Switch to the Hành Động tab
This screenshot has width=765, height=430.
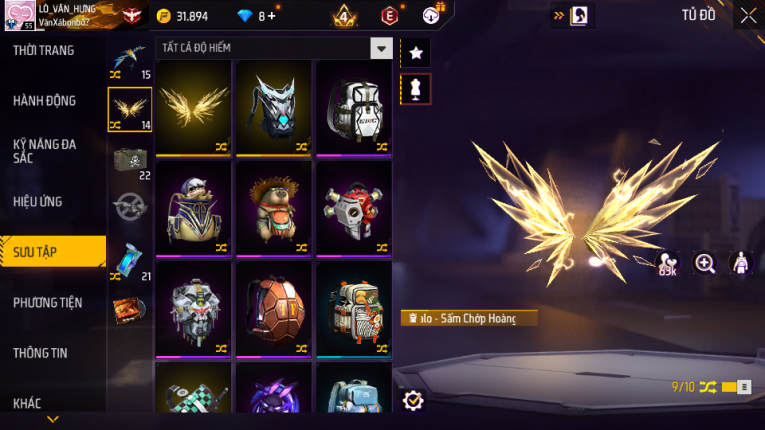pyautogui.click(x=45, y=100)
